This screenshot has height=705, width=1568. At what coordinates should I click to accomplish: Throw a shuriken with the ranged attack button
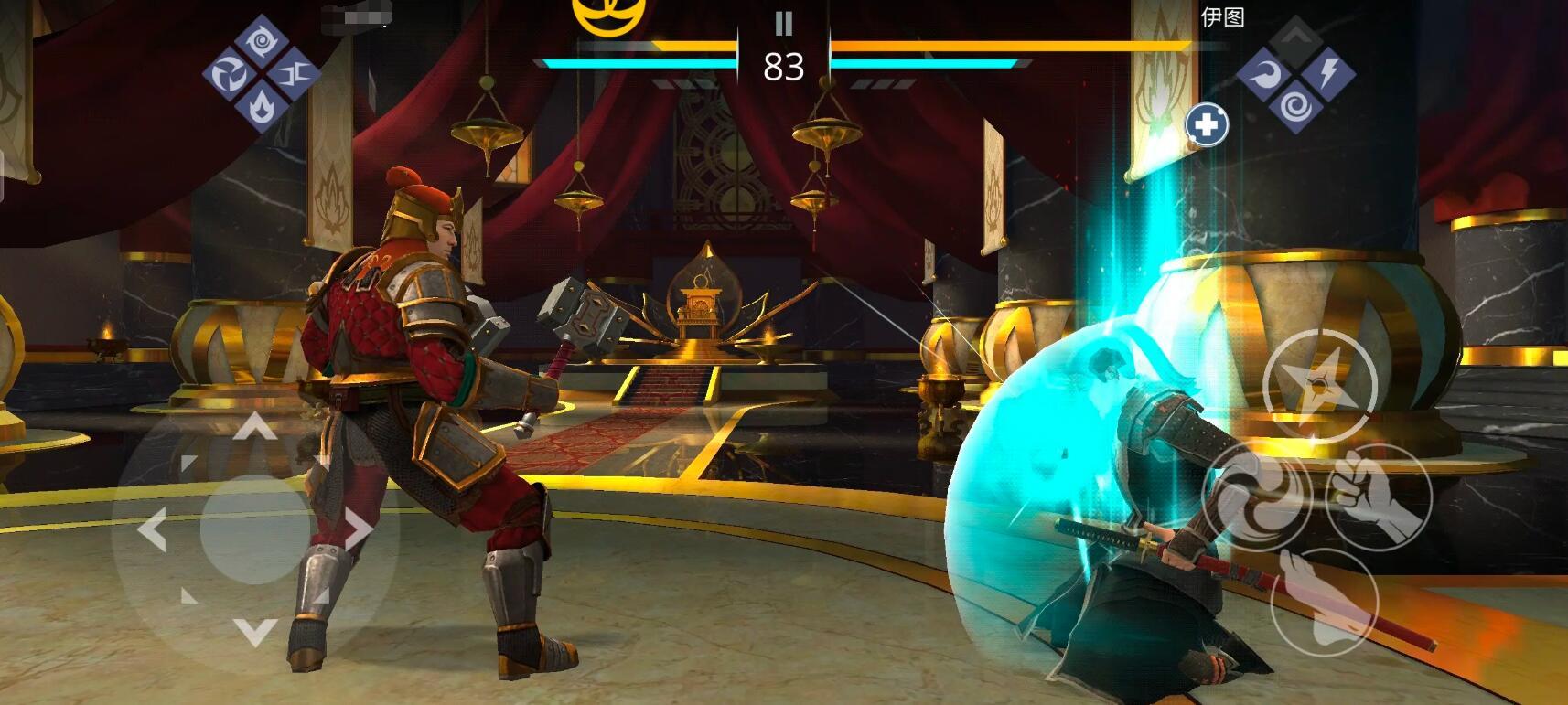1319,385
